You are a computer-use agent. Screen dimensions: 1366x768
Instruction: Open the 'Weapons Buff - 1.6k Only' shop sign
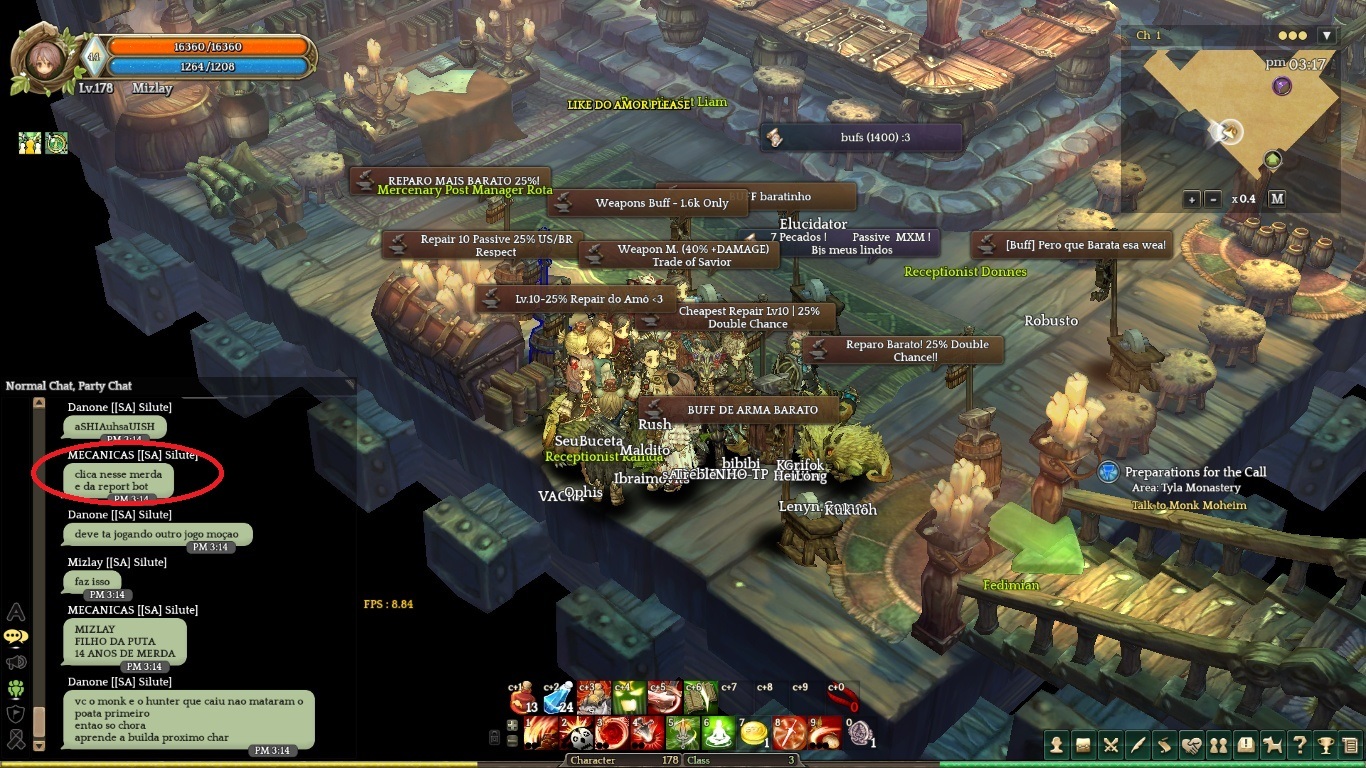click(661, 203)
